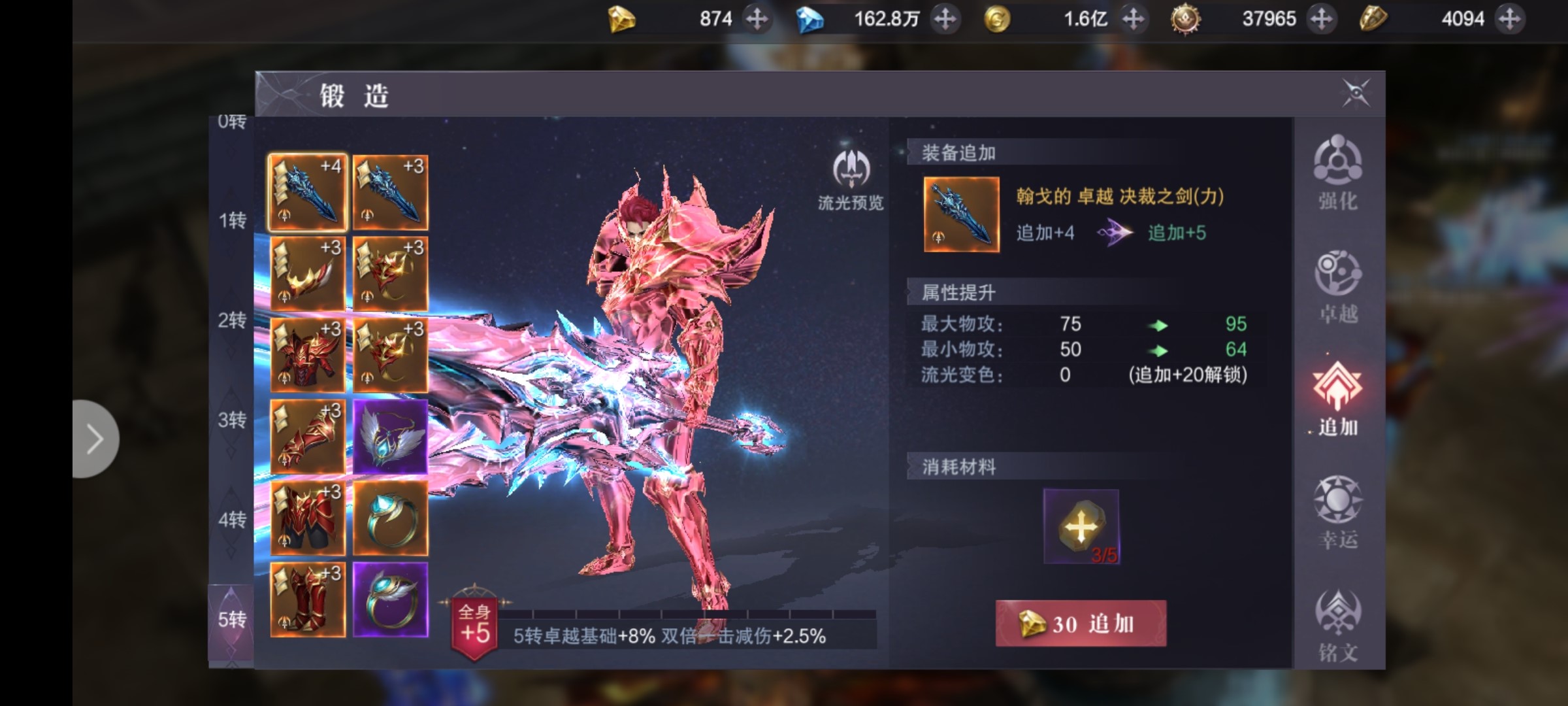Add more yellow diamonds with plus button
This screenshot has width=1568, height=706.
757,19
